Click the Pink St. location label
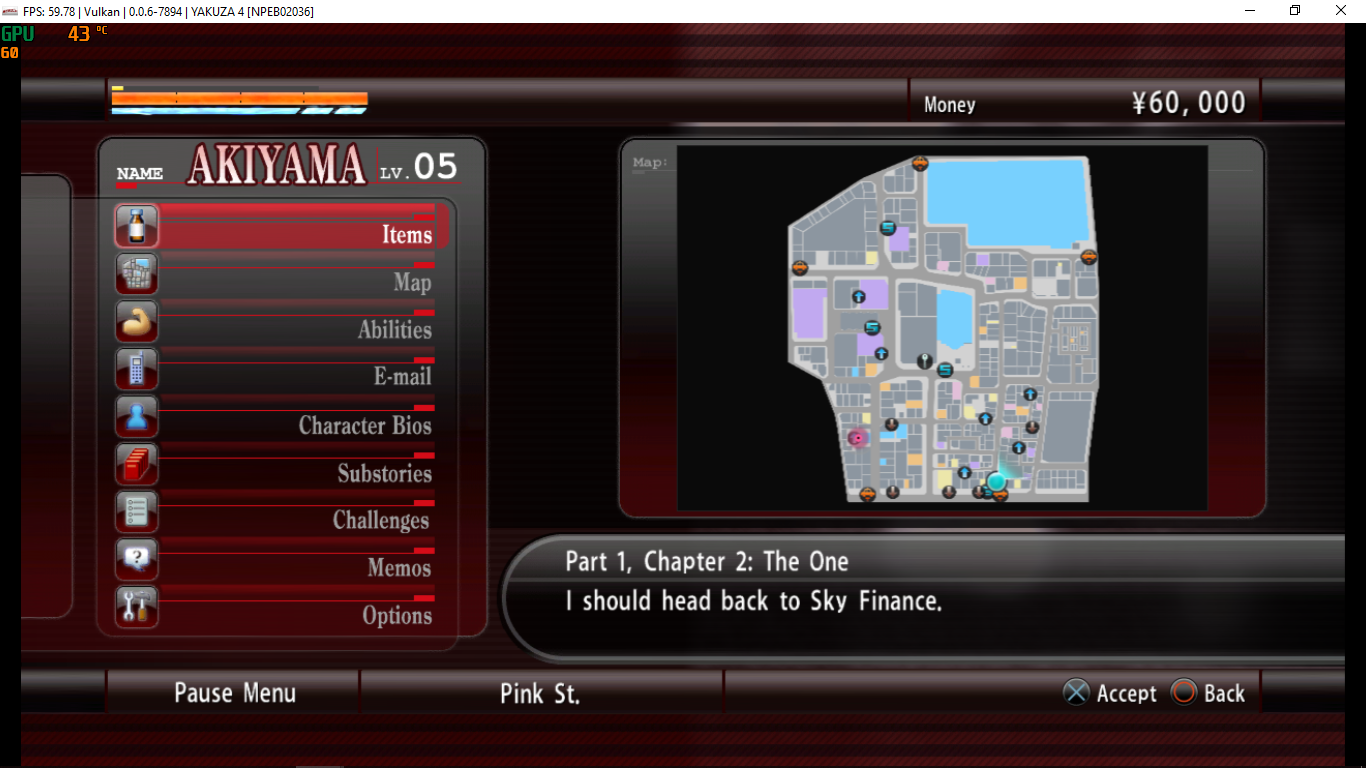Image resolution: width=1366 pixels, height=768 pixels. 540,691
